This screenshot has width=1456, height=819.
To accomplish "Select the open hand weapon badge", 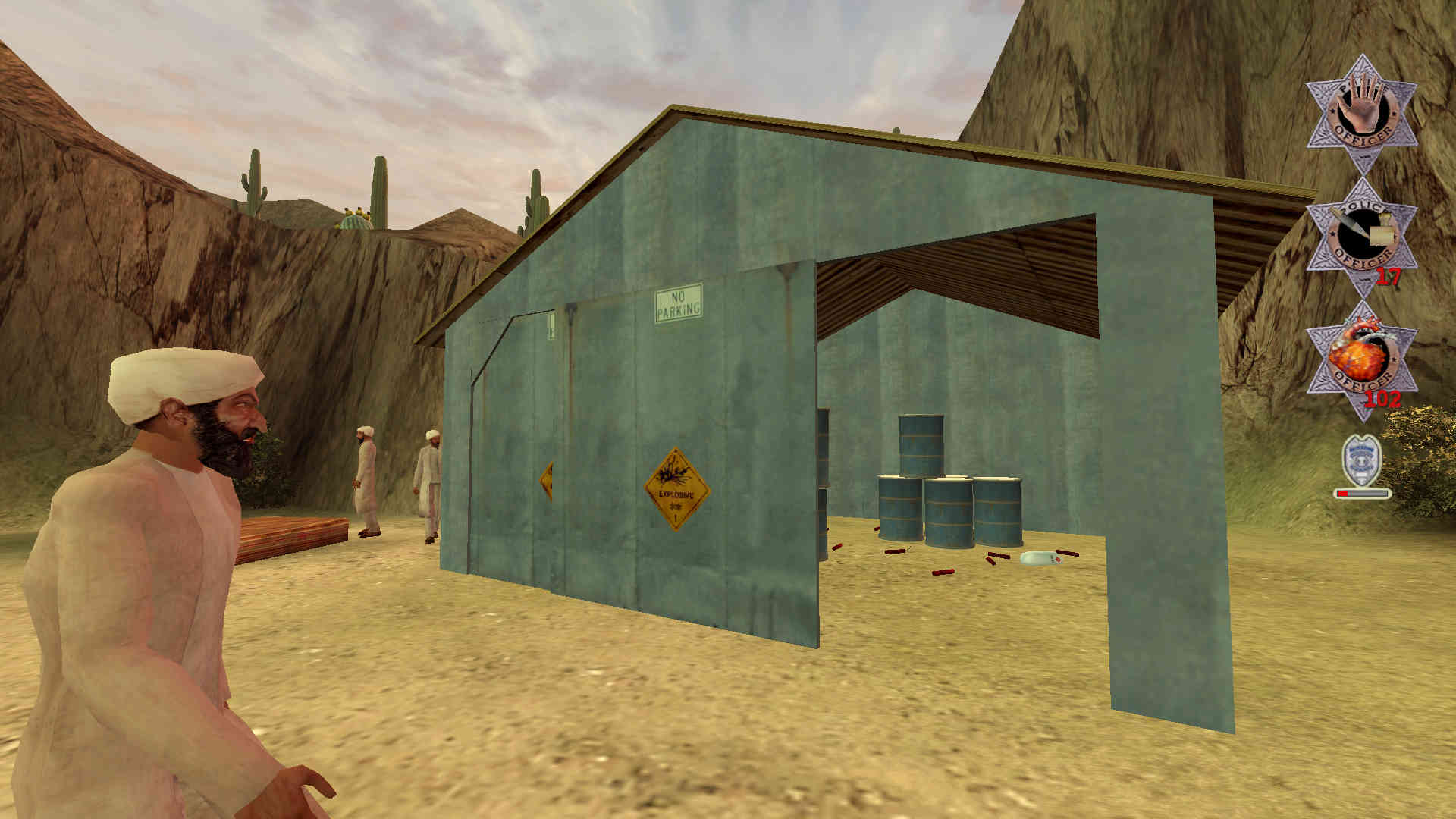I will [1361, 115].
